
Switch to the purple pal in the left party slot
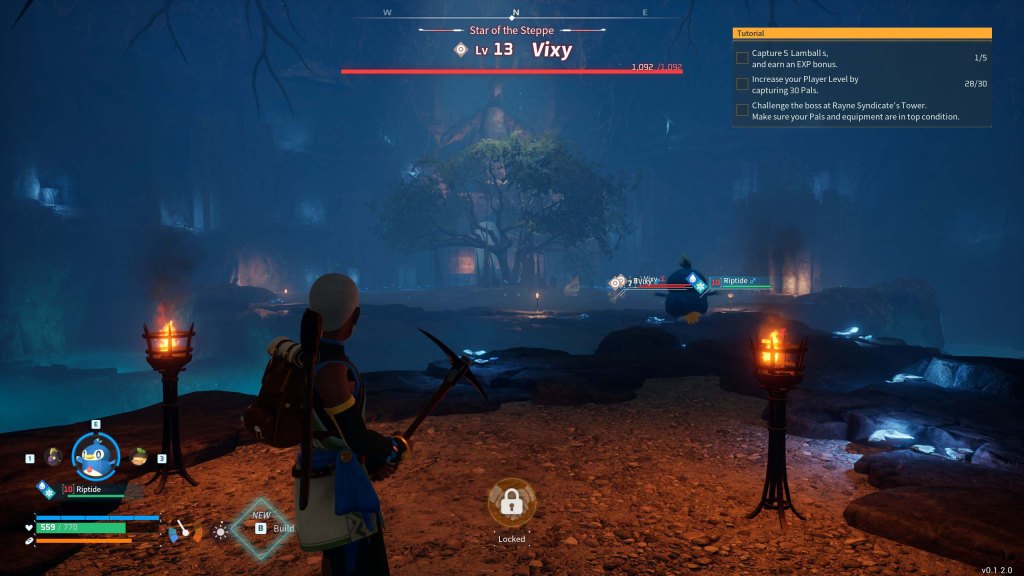[x=53, y=457]
